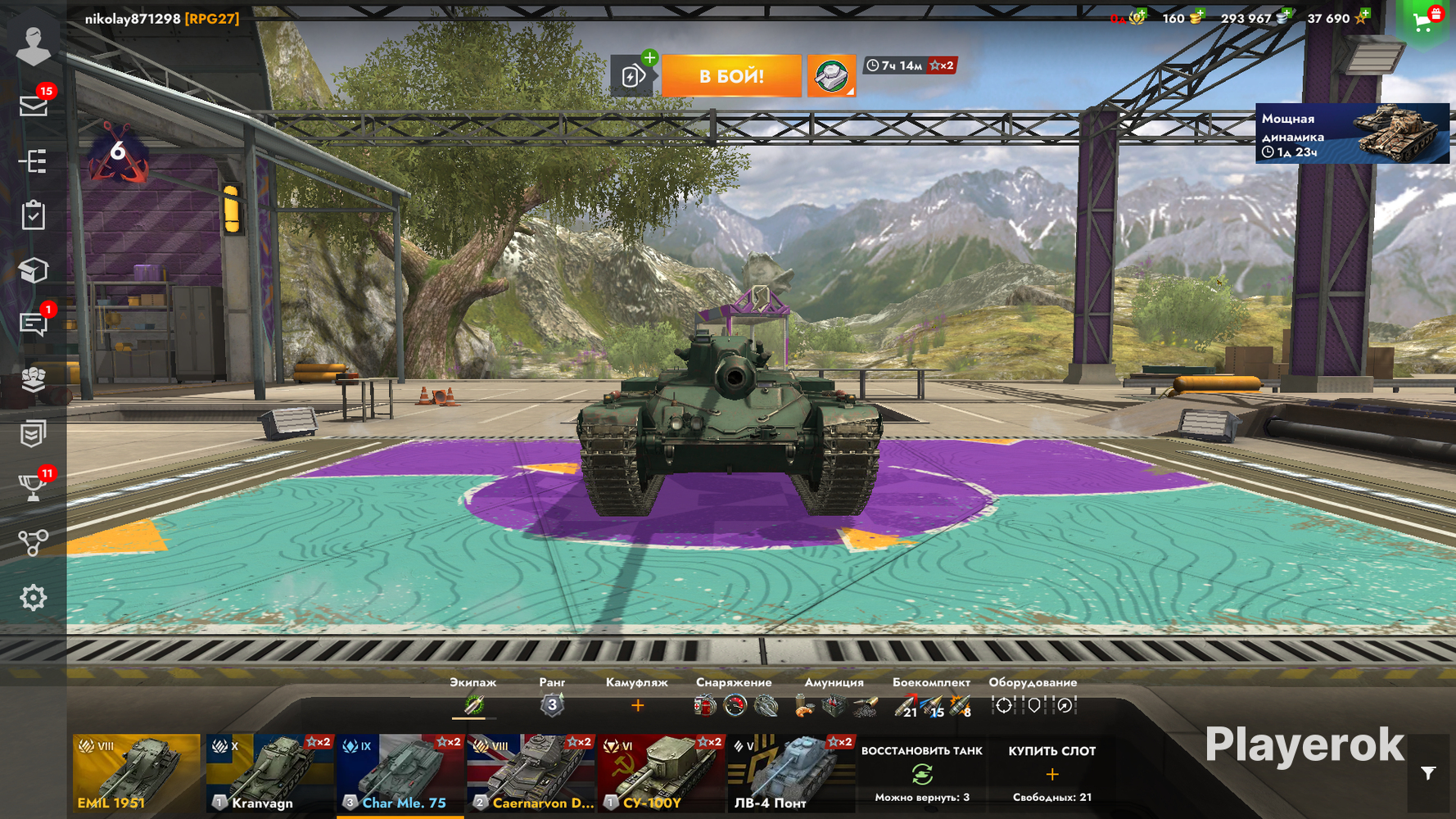Open the tank carousel filter funnel
1456x819 pixels.
[1428, 773]
